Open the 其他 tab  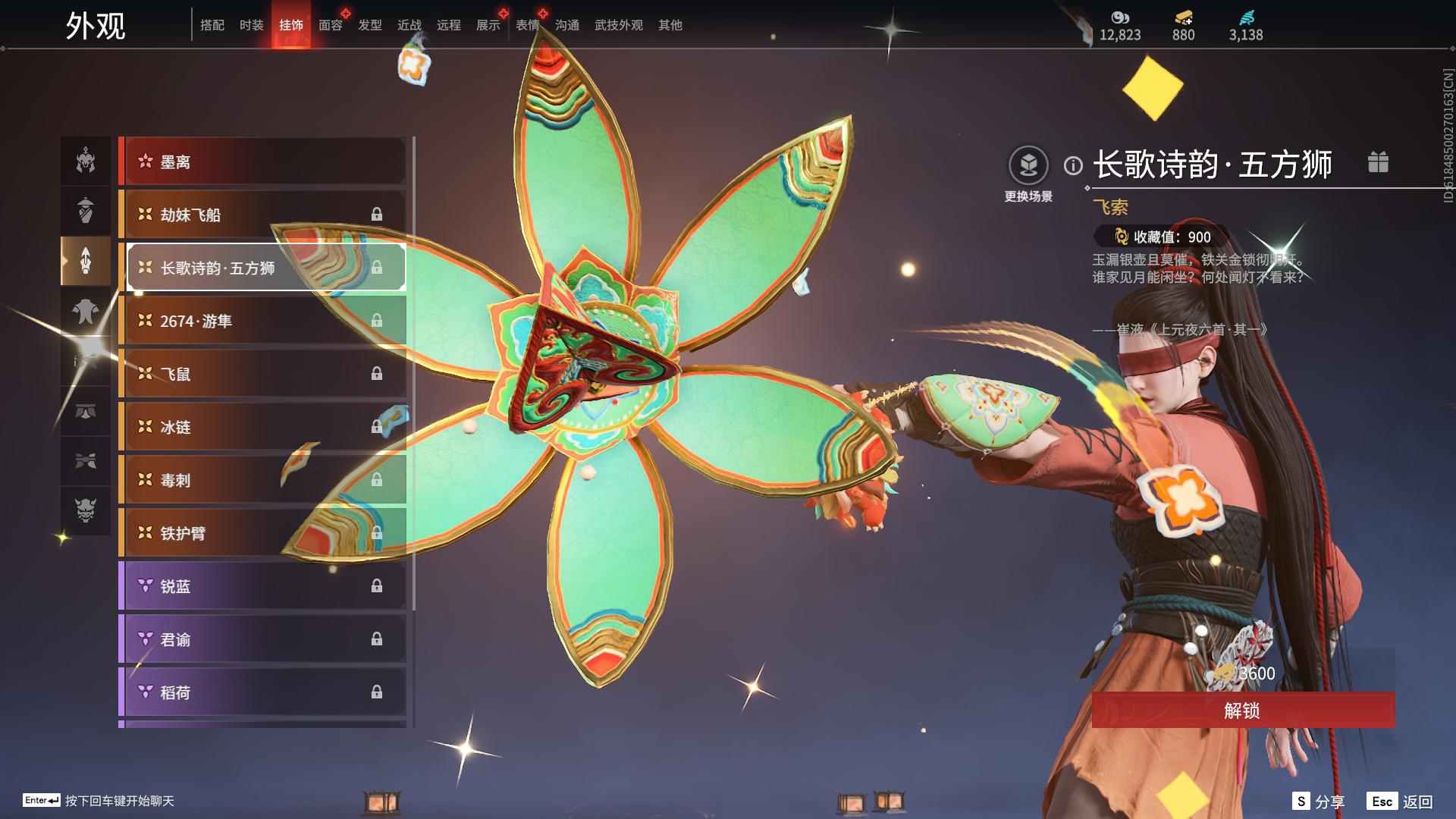(x=670, y=25)
